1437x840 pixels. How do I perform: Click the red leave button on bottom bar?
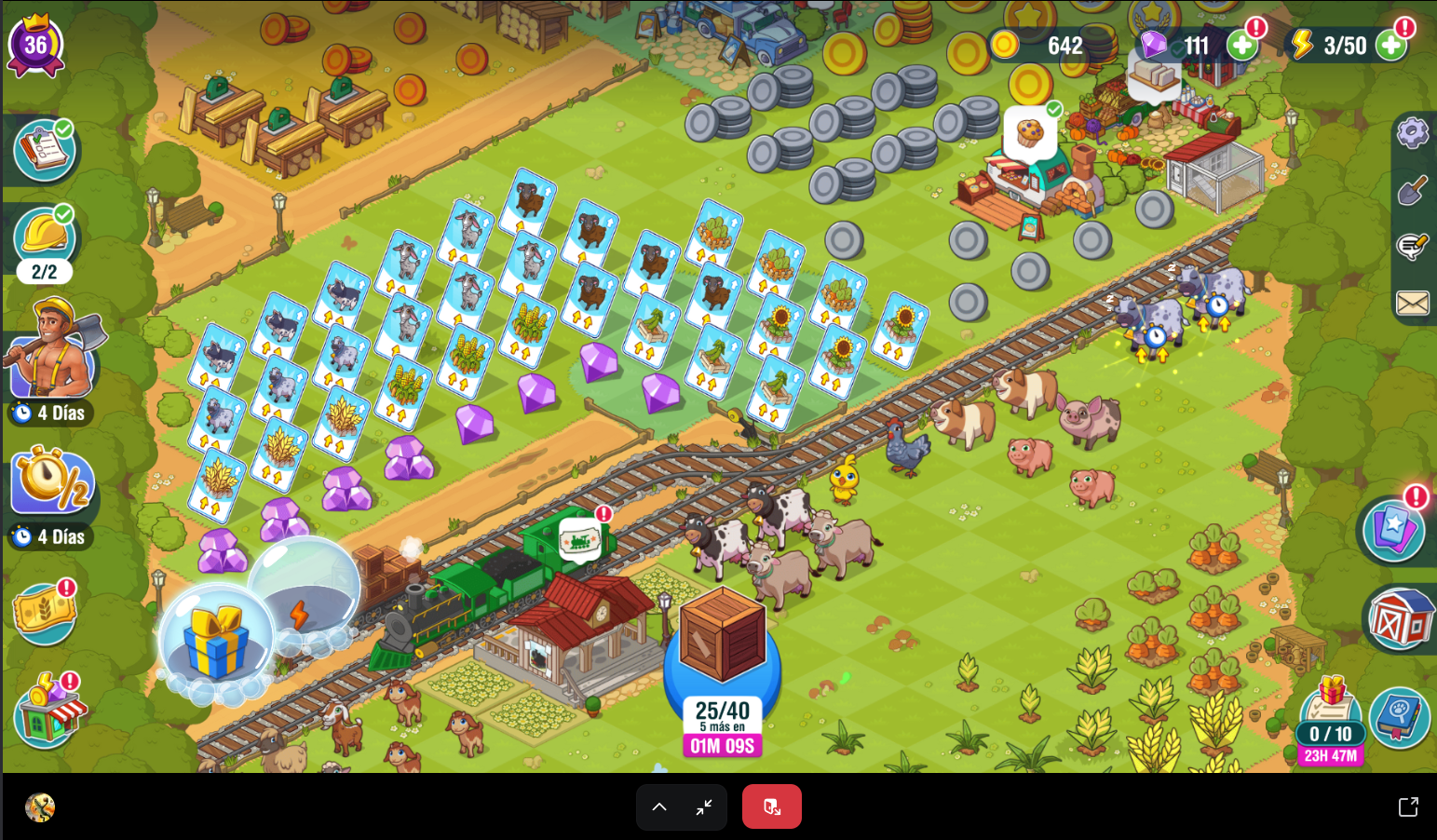coord(771,806)
